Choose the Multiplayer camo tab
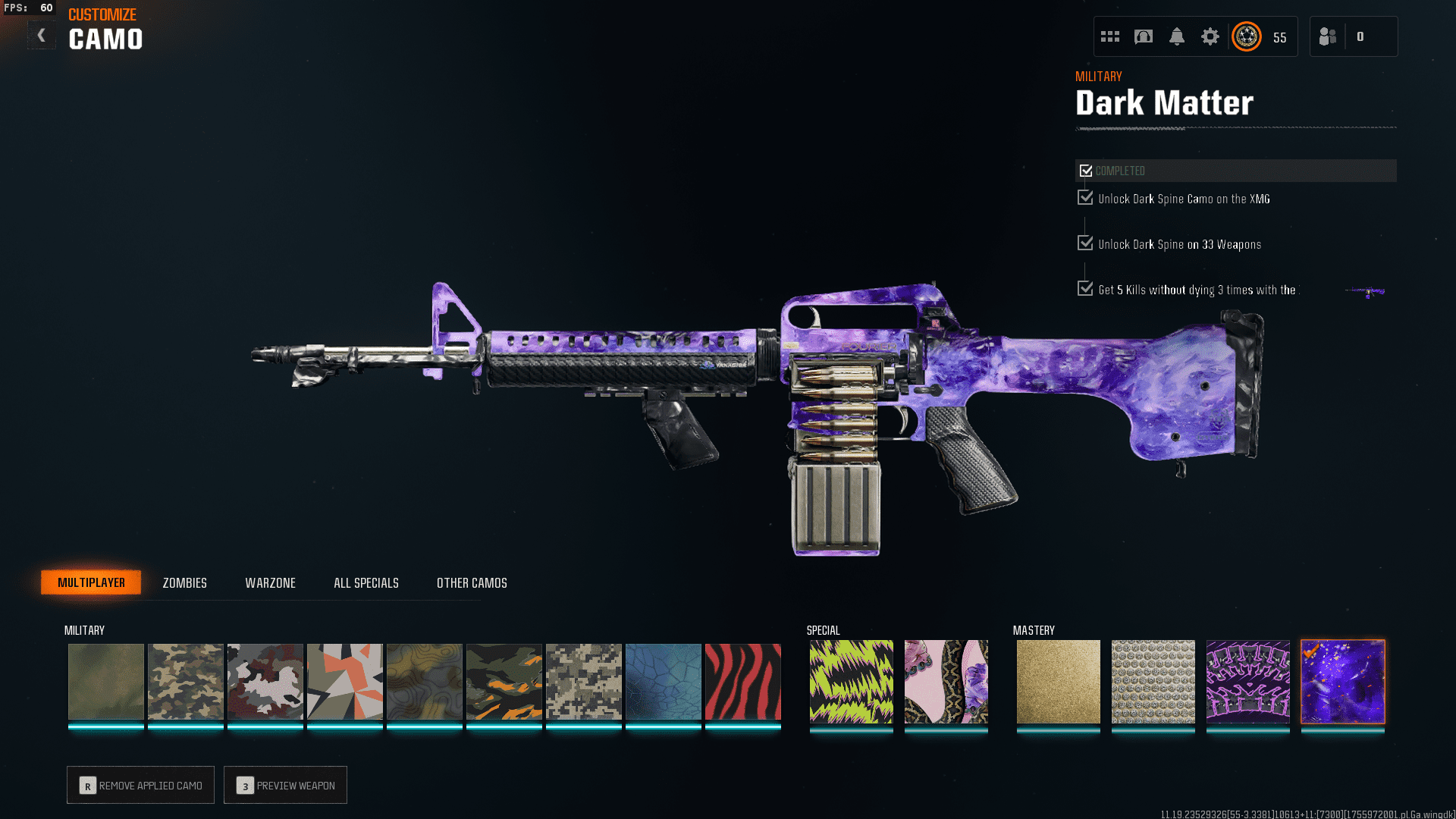Image resolution: width=1456 pixels, height=819 pixels. [x=91, y=582]
